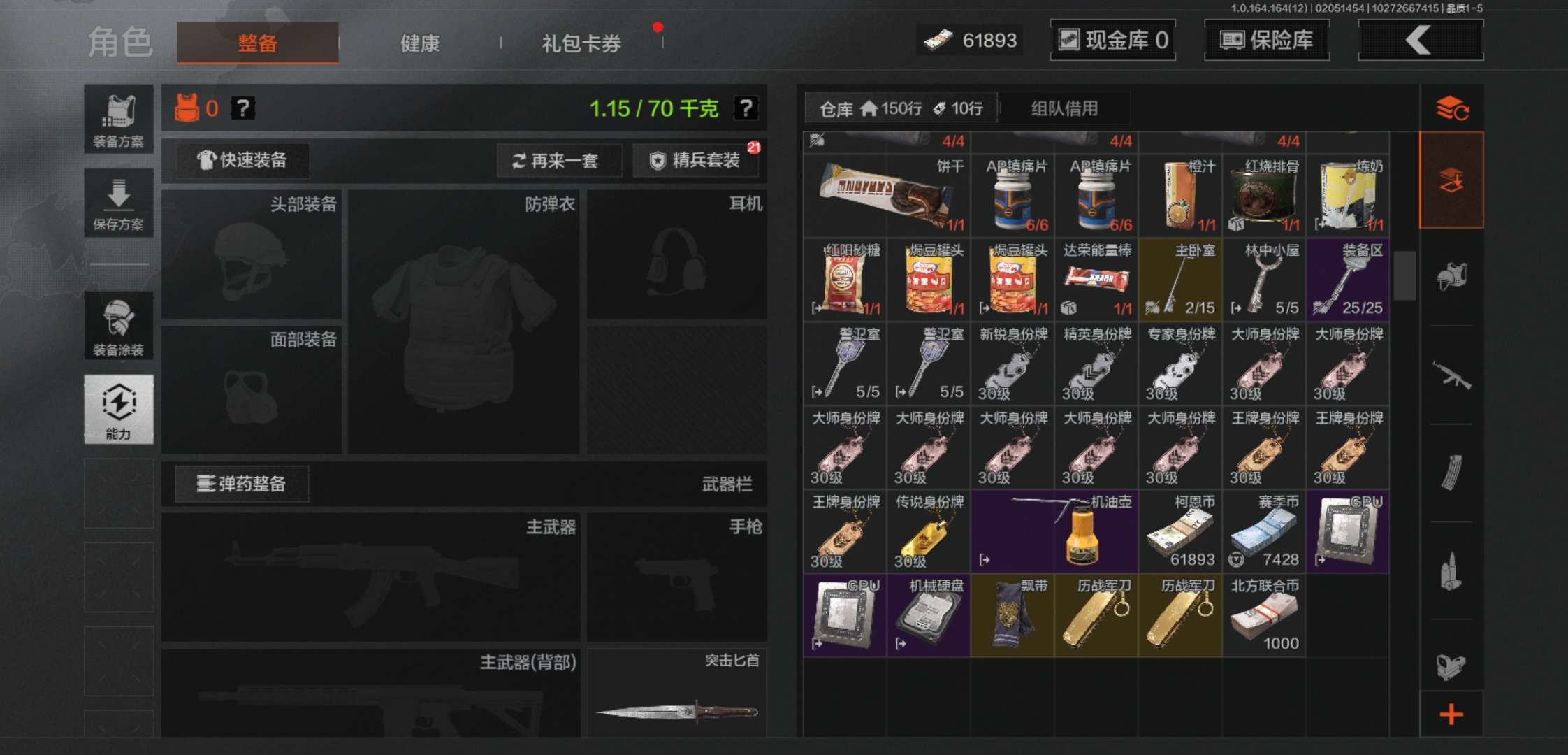Open the 精兵套装 button with badge 21
The height and width of the screenshot is (755, 1568).
[x=697, y=159]
